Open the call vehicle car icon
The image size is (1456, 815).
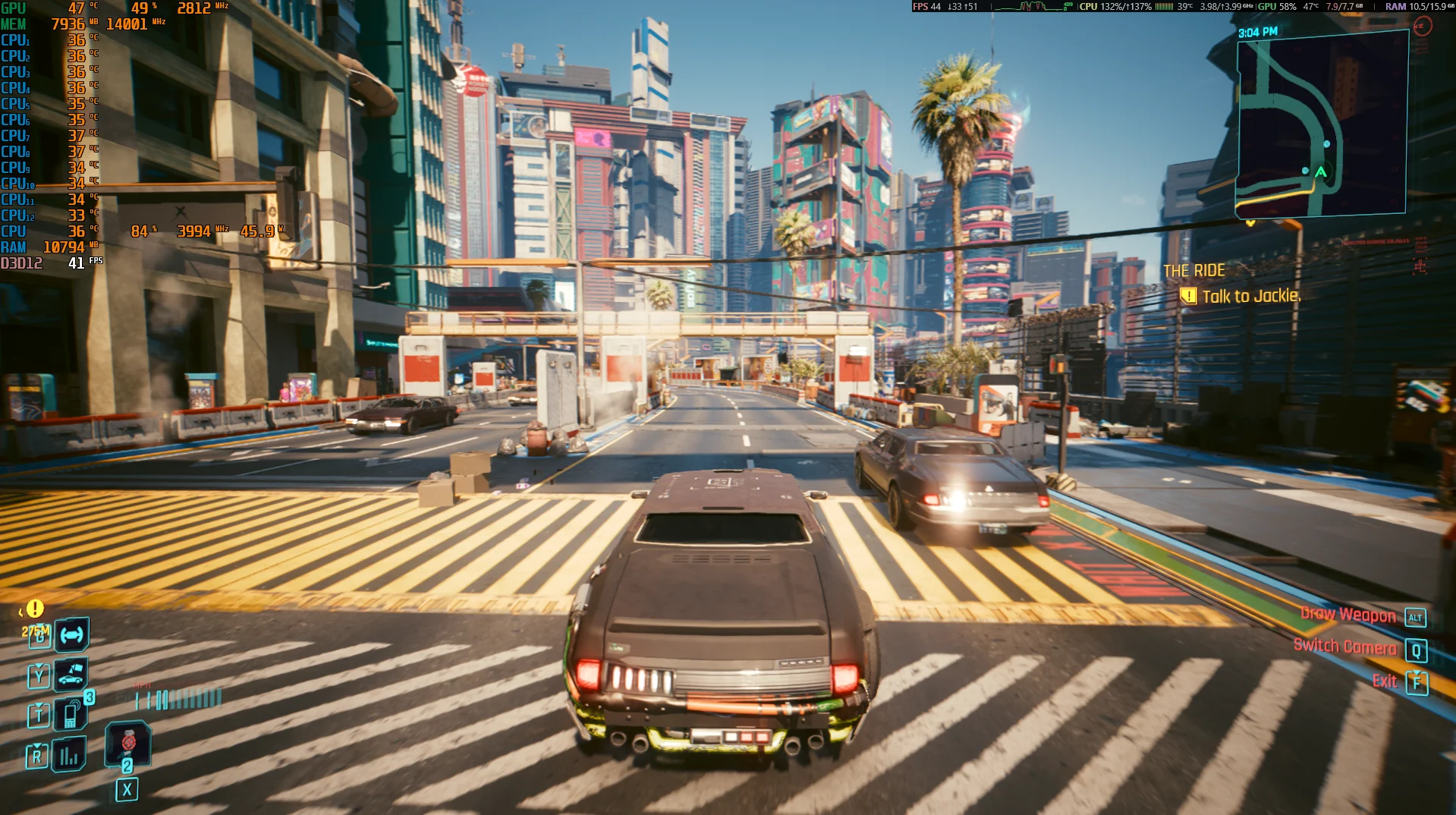point(71,674)
